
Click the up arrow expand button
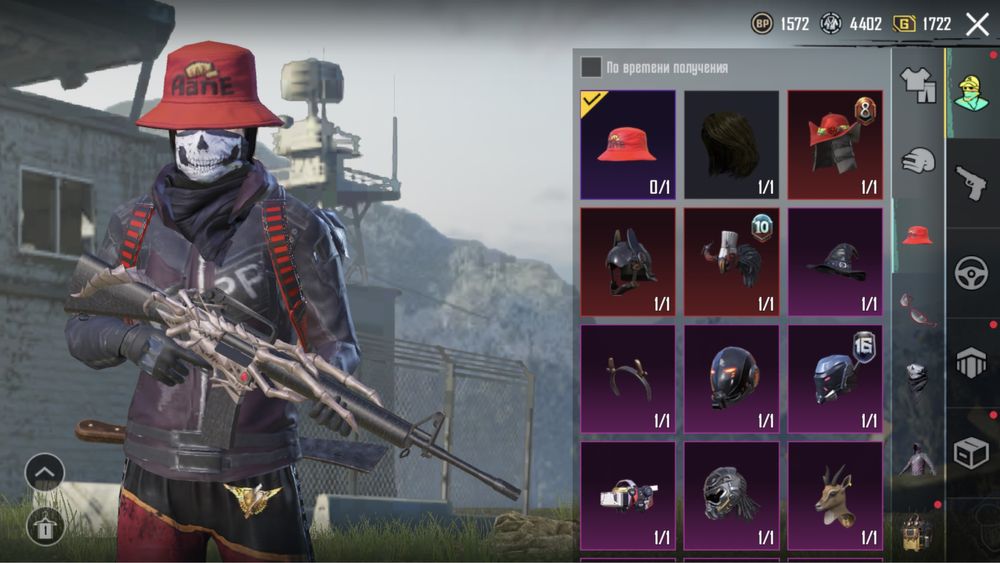tap(44, 472)
